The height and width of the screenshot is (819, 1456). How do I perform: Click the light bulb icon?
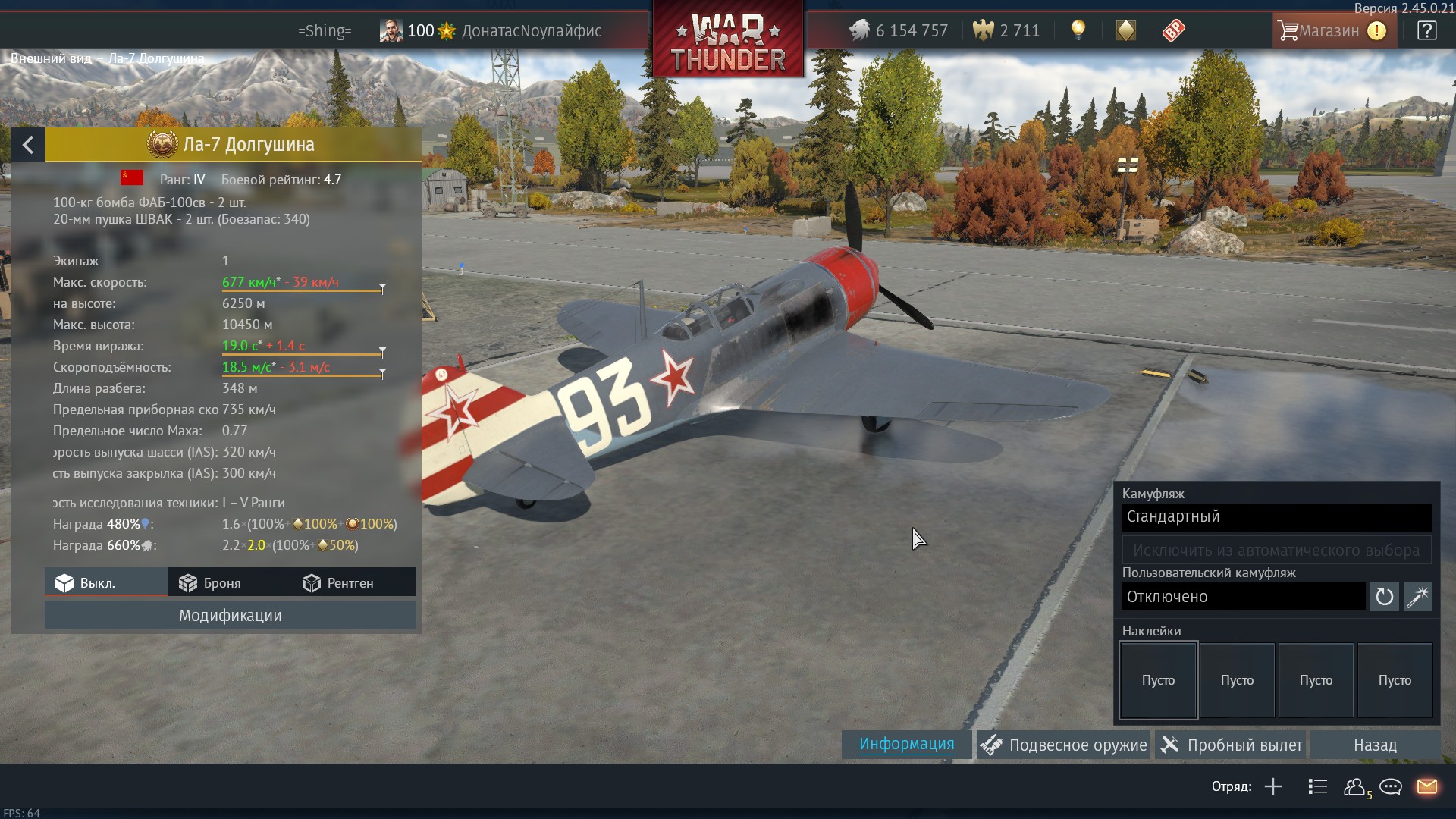tap(1078, 30)
